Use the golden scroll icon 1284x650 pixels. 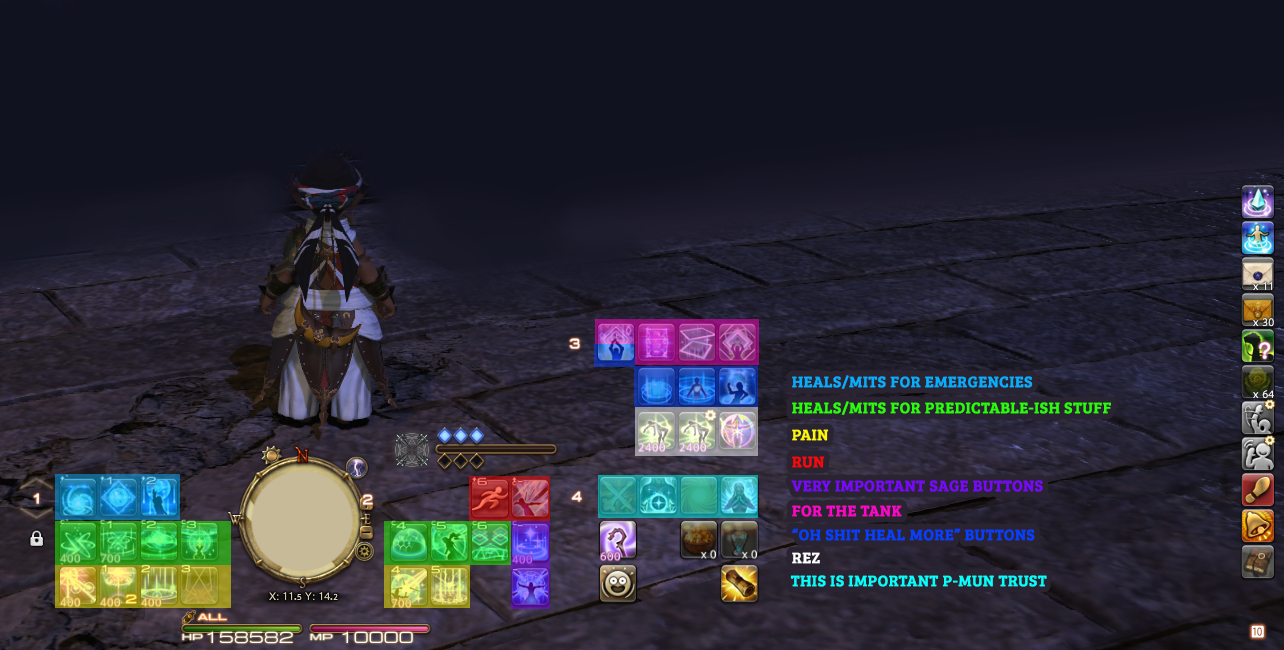tap(739, 583)
